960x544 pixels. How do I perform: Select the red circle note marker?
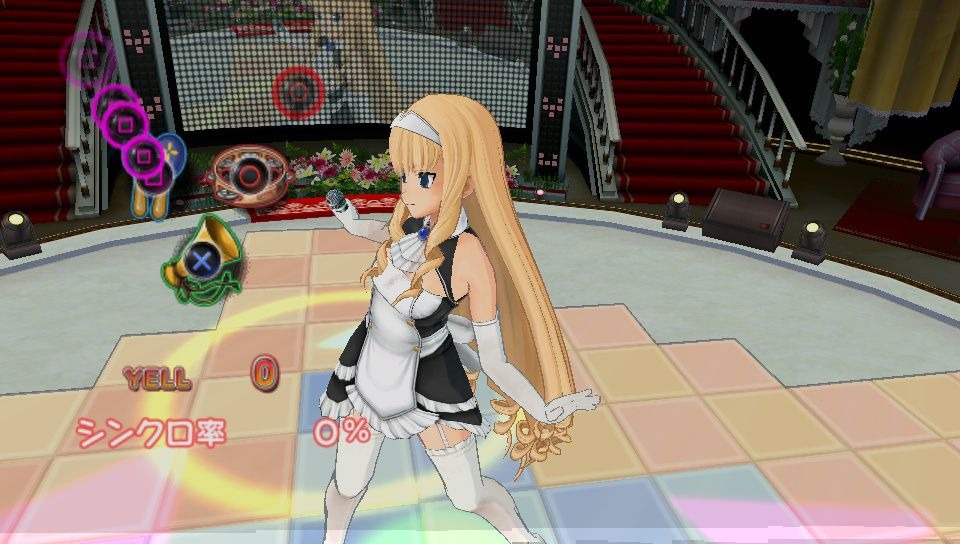(296, 91)
